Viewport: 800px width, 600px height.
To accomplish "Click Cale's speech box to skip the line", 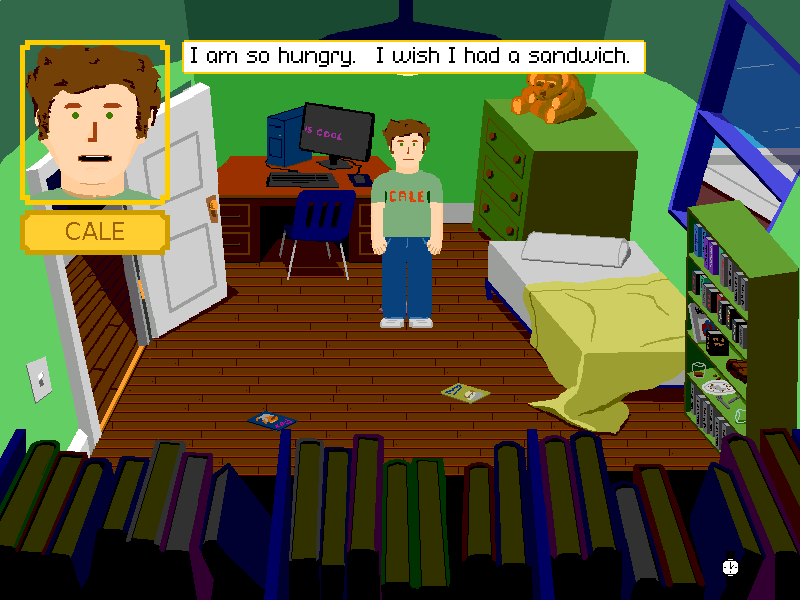I will pos(412,56).
